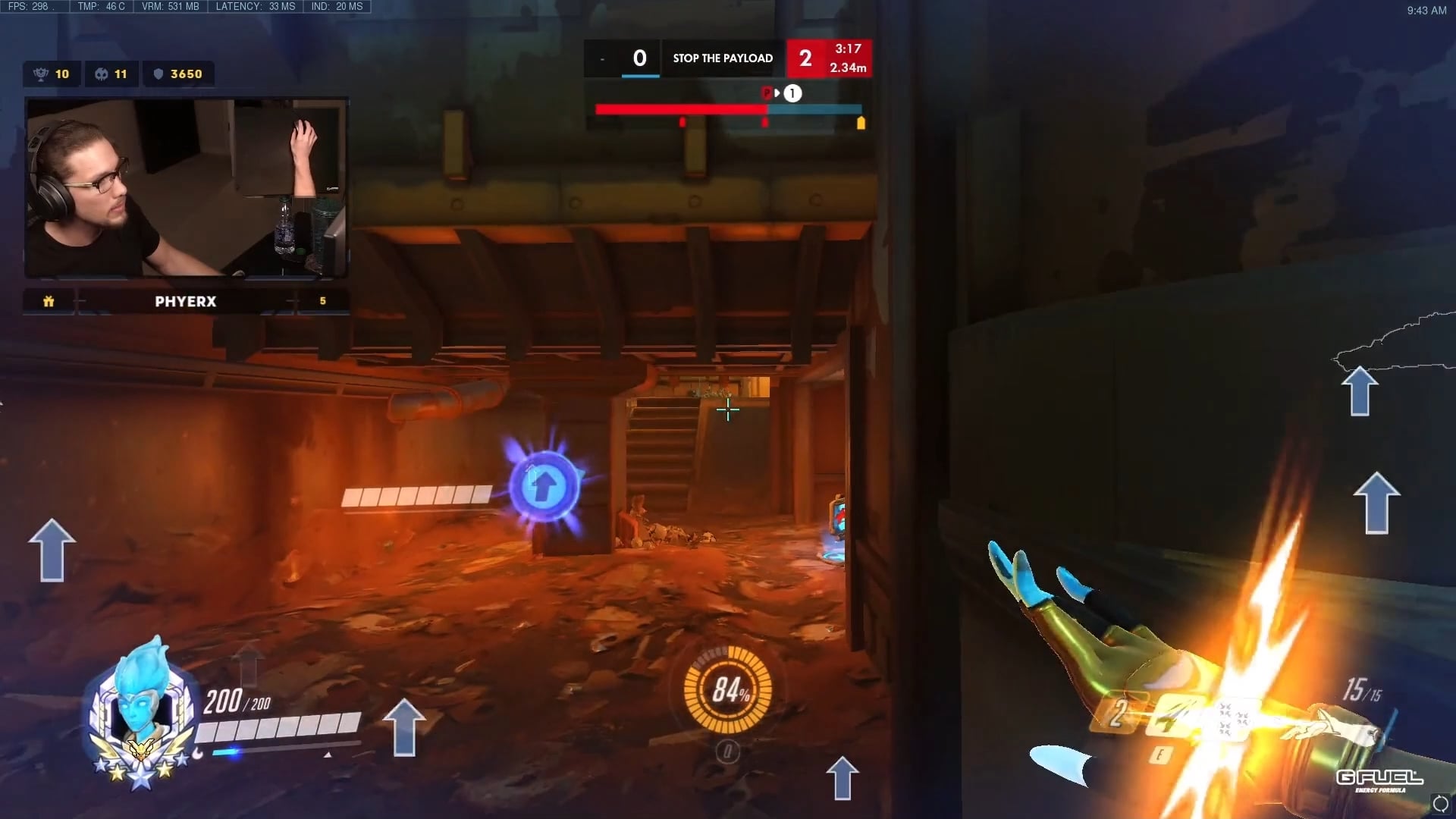The height and width of the screenshot is (819, 1456).
Task: Select the Echo hero portrait icon
Action: point(139,705)
